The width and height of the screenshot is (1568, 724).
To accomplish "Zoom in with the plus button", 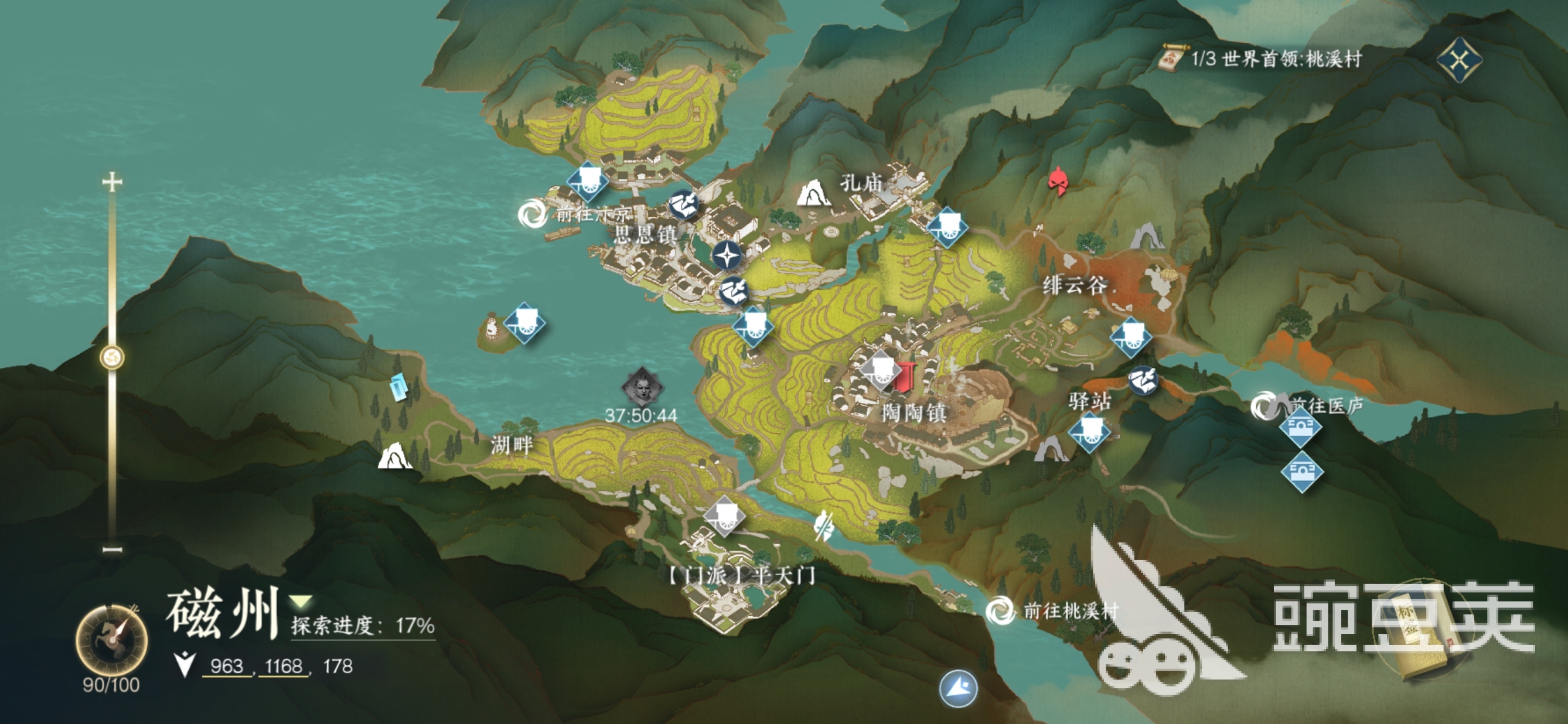I will [x=112, y=182].
